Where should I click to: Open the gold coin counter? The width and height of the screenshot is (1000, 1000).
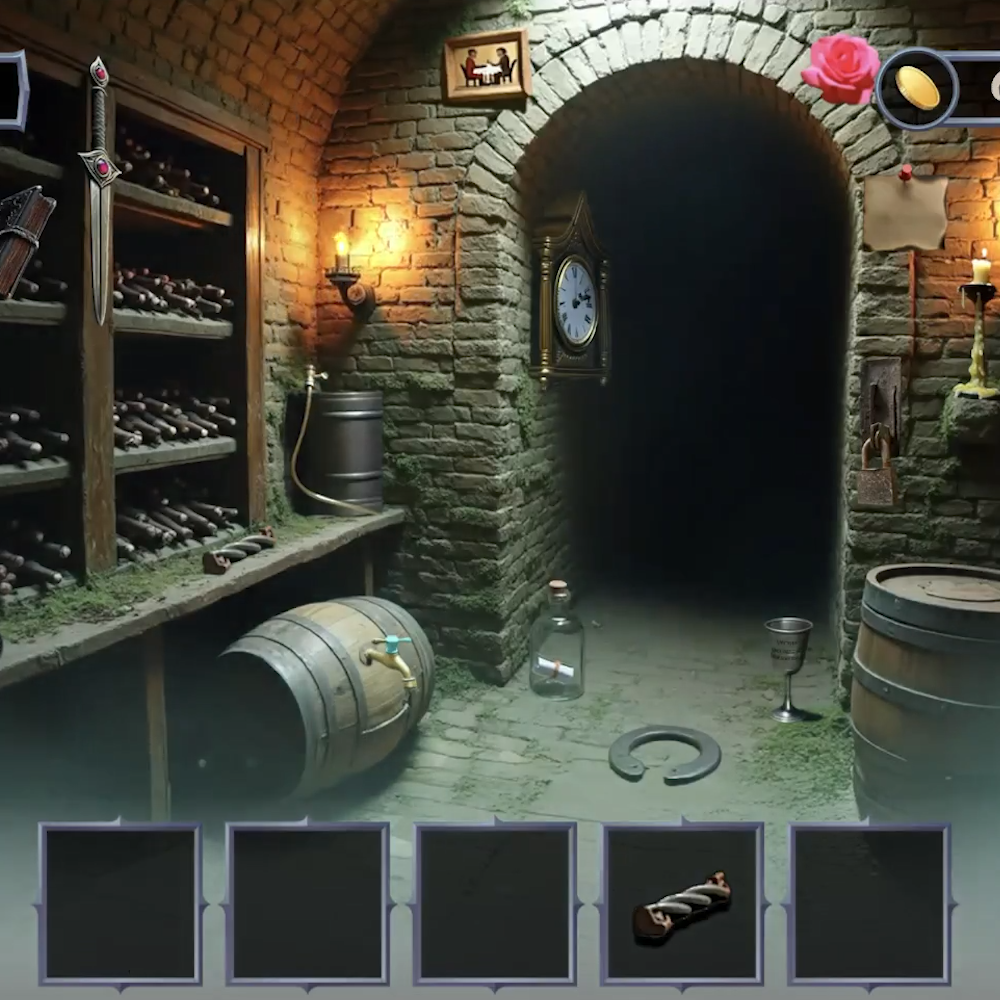pyautogui.click(x=918, y=88)
